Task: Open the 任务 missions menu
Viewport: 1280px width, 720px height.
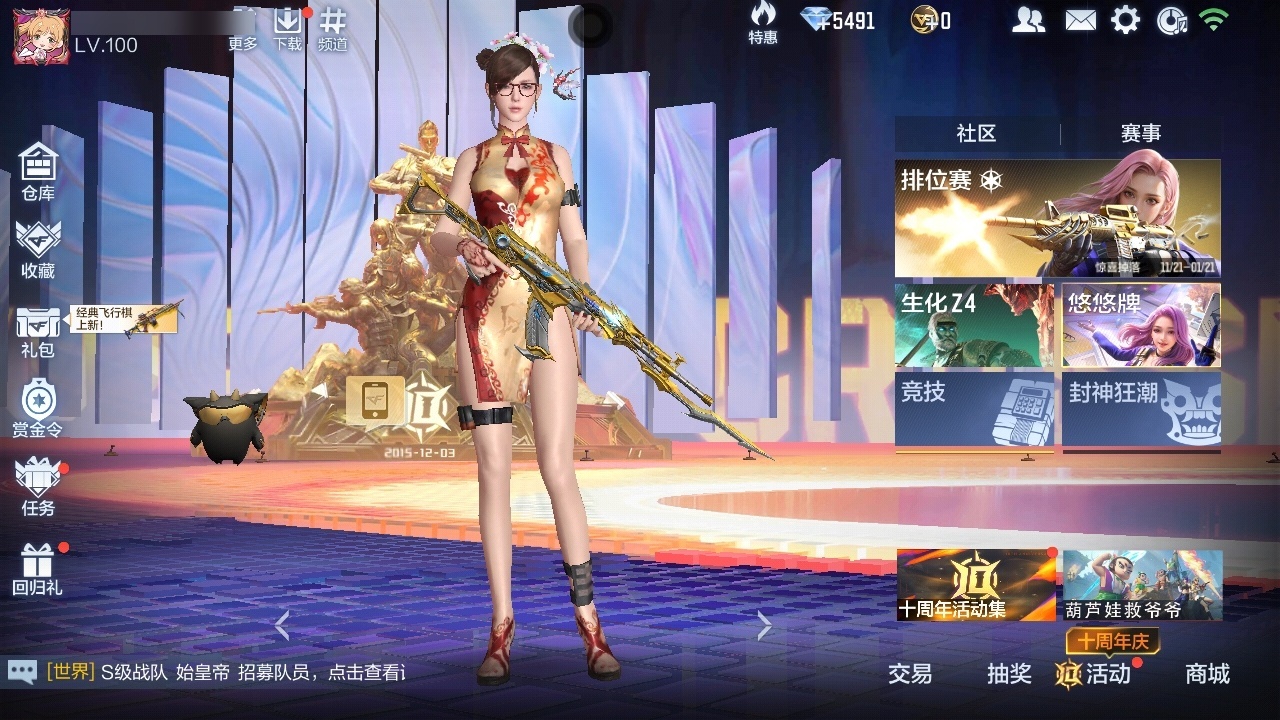Action: 38,487
